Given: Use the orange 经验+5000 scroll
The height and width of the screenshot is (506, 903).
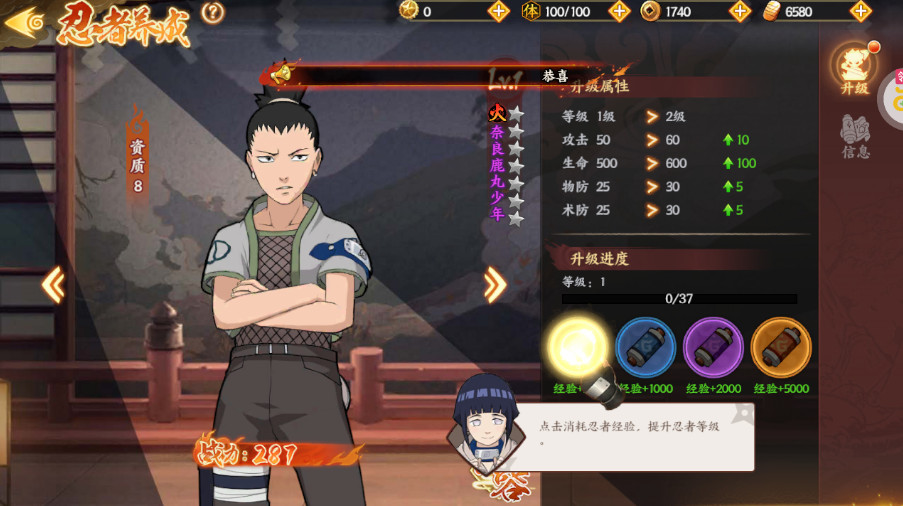Looking at the screenshot, I should (x=781, y=348).
